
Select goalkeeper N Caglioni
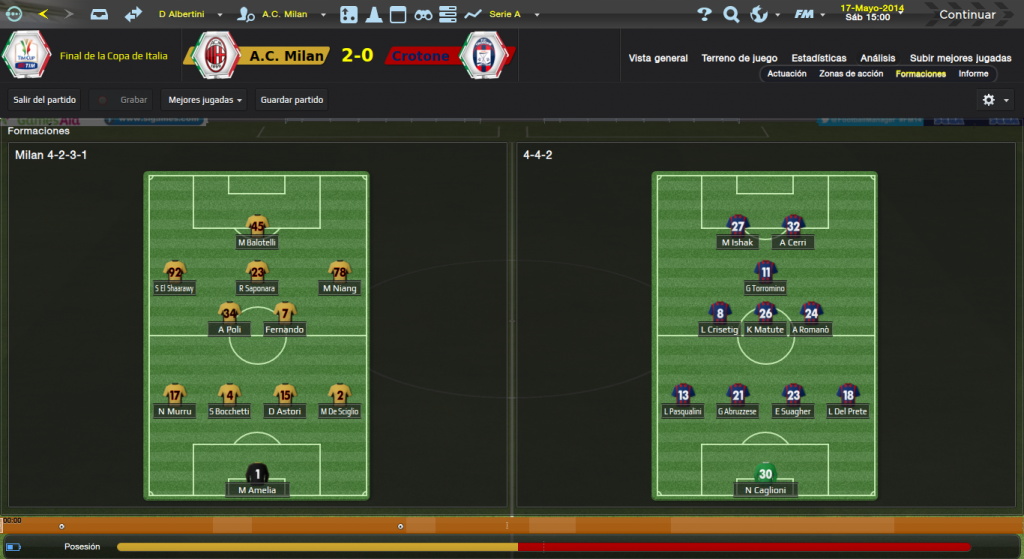point(765,480)
